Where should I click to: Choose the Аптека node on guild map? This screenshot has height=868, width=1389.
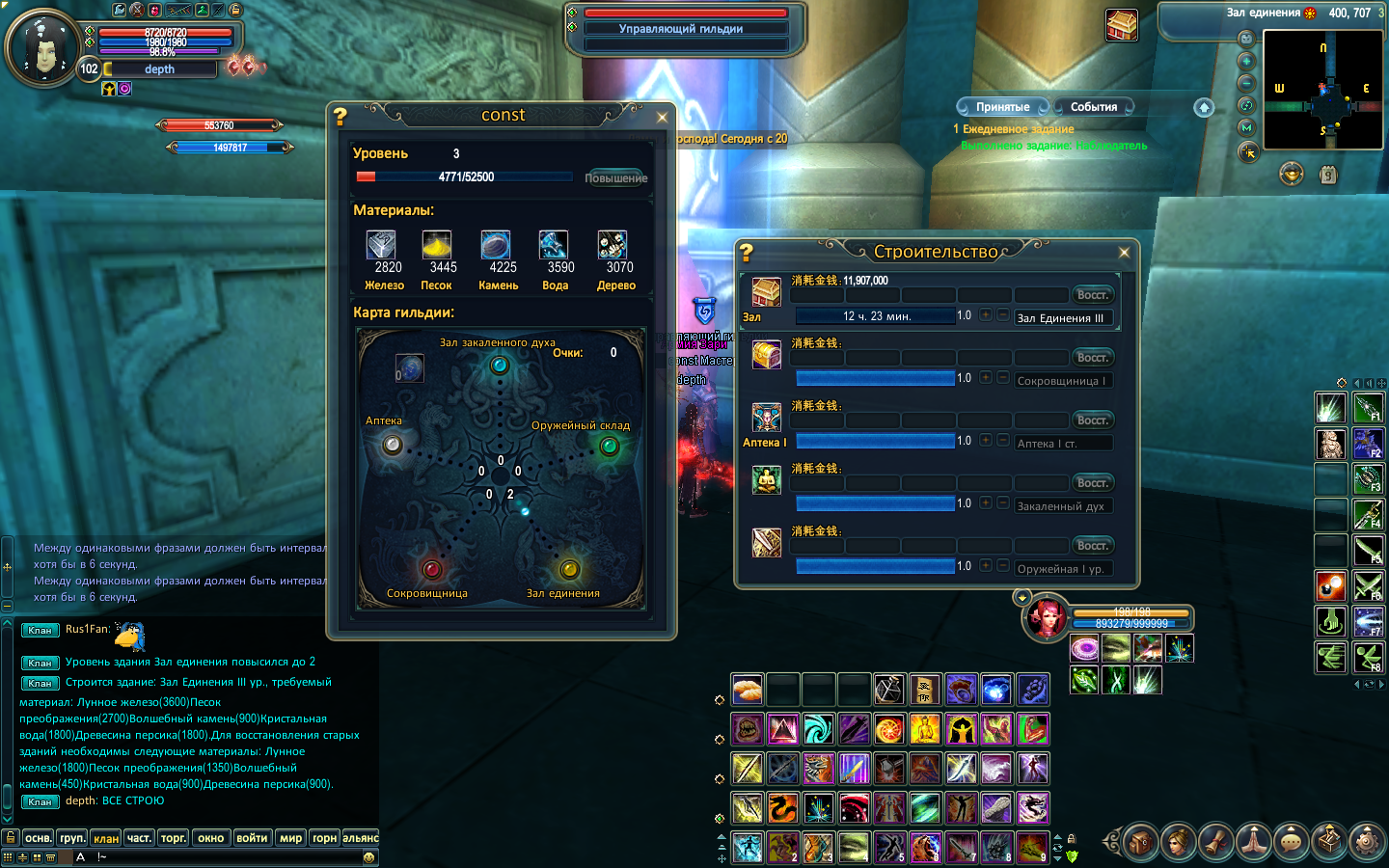tap(393, 445)
